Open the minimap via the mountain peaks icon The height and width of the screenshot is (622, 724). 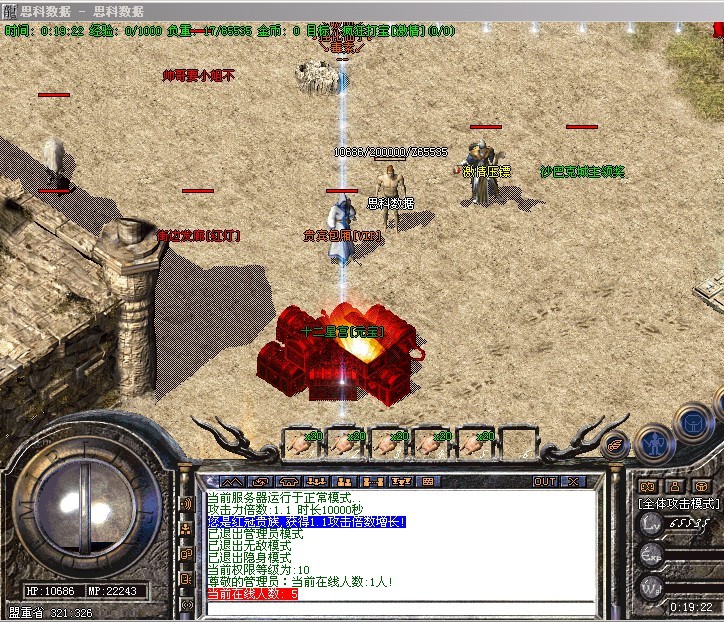click(x=232, y=481)
